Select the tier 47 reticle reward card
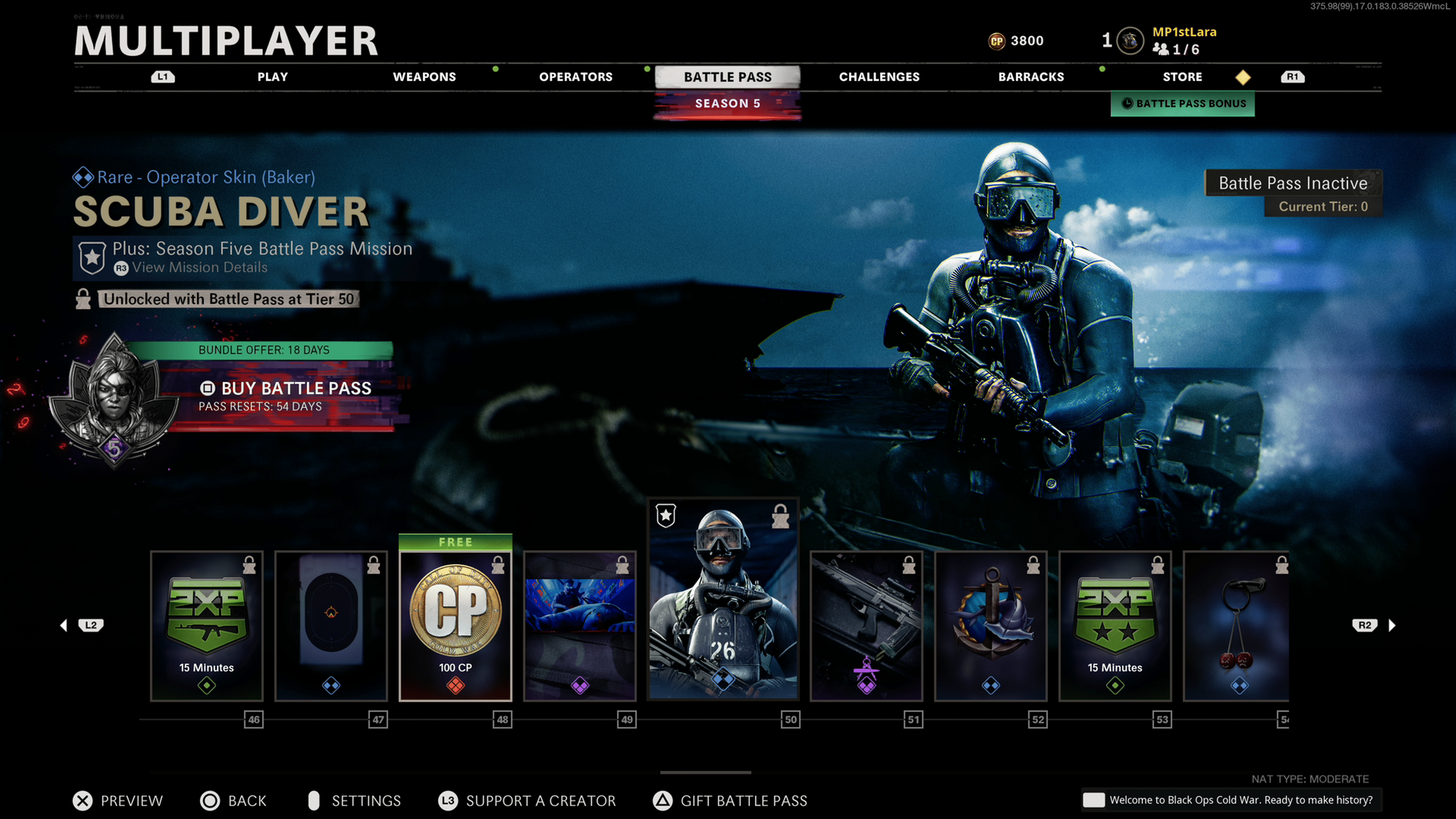The image size is (1456, 819). coord(331,626)
